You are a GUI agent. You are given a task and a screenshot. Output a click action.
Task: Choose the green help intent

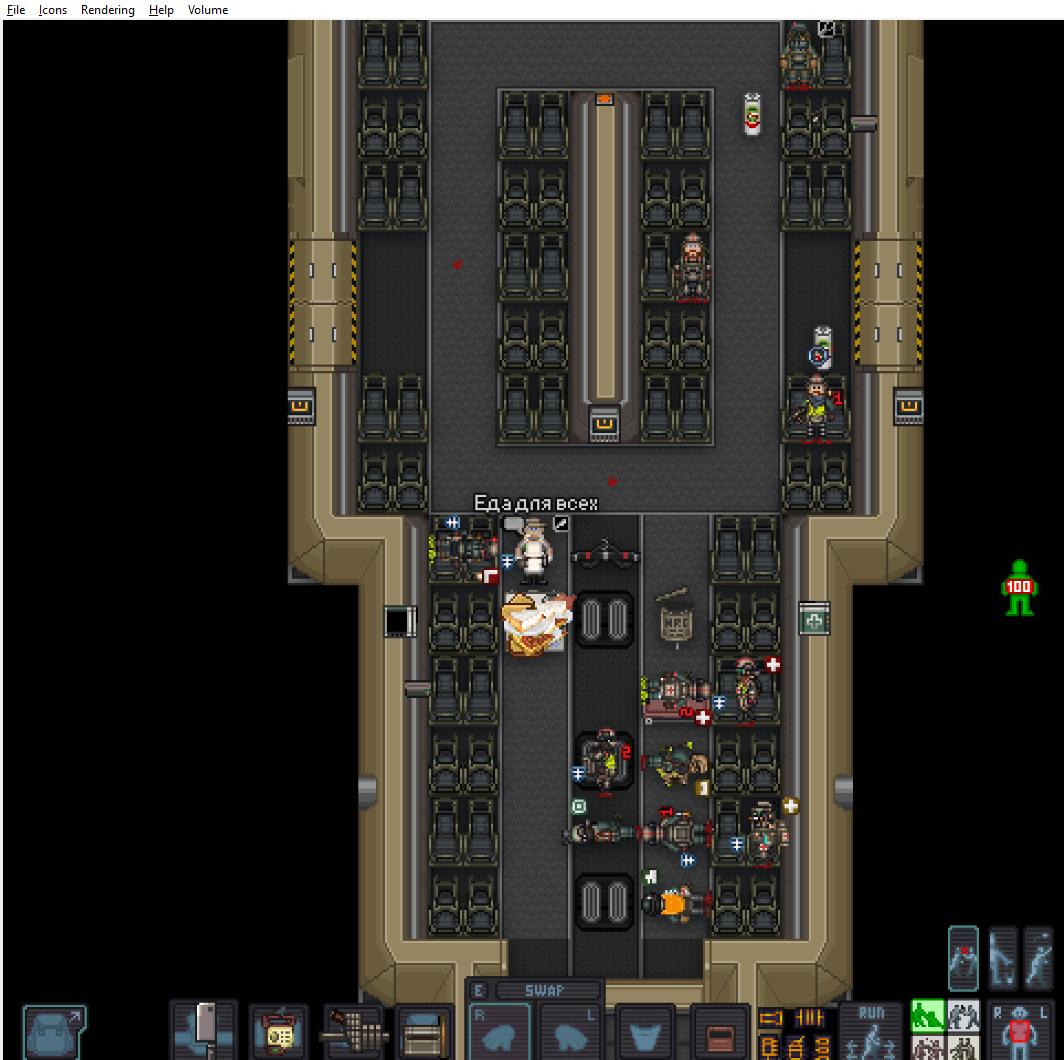click(928, 1016)
